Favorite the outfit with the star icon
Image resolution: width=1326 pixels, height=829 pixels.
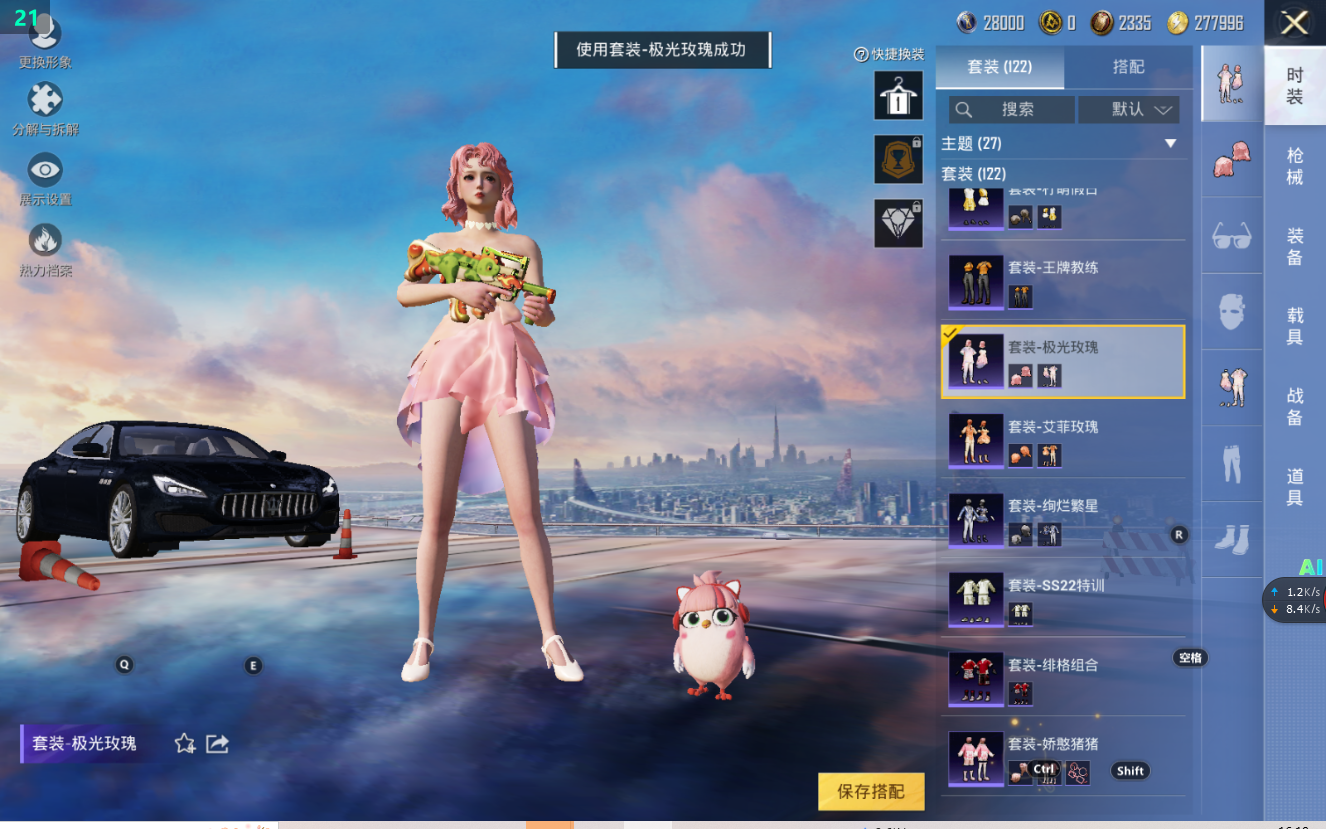coord(185,744)
